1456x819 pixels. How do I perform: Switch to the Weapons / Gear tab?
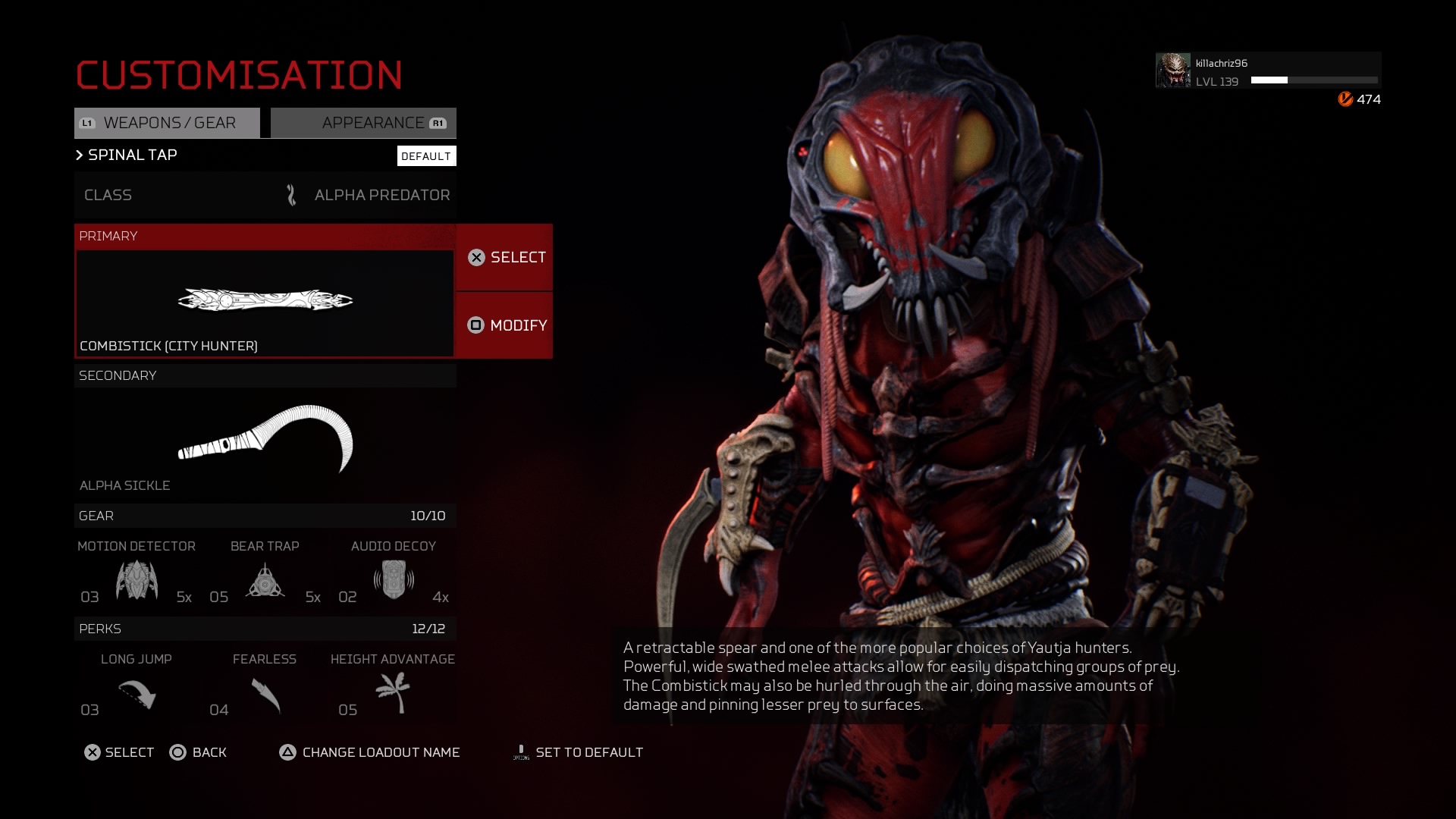tap(167, 123)
